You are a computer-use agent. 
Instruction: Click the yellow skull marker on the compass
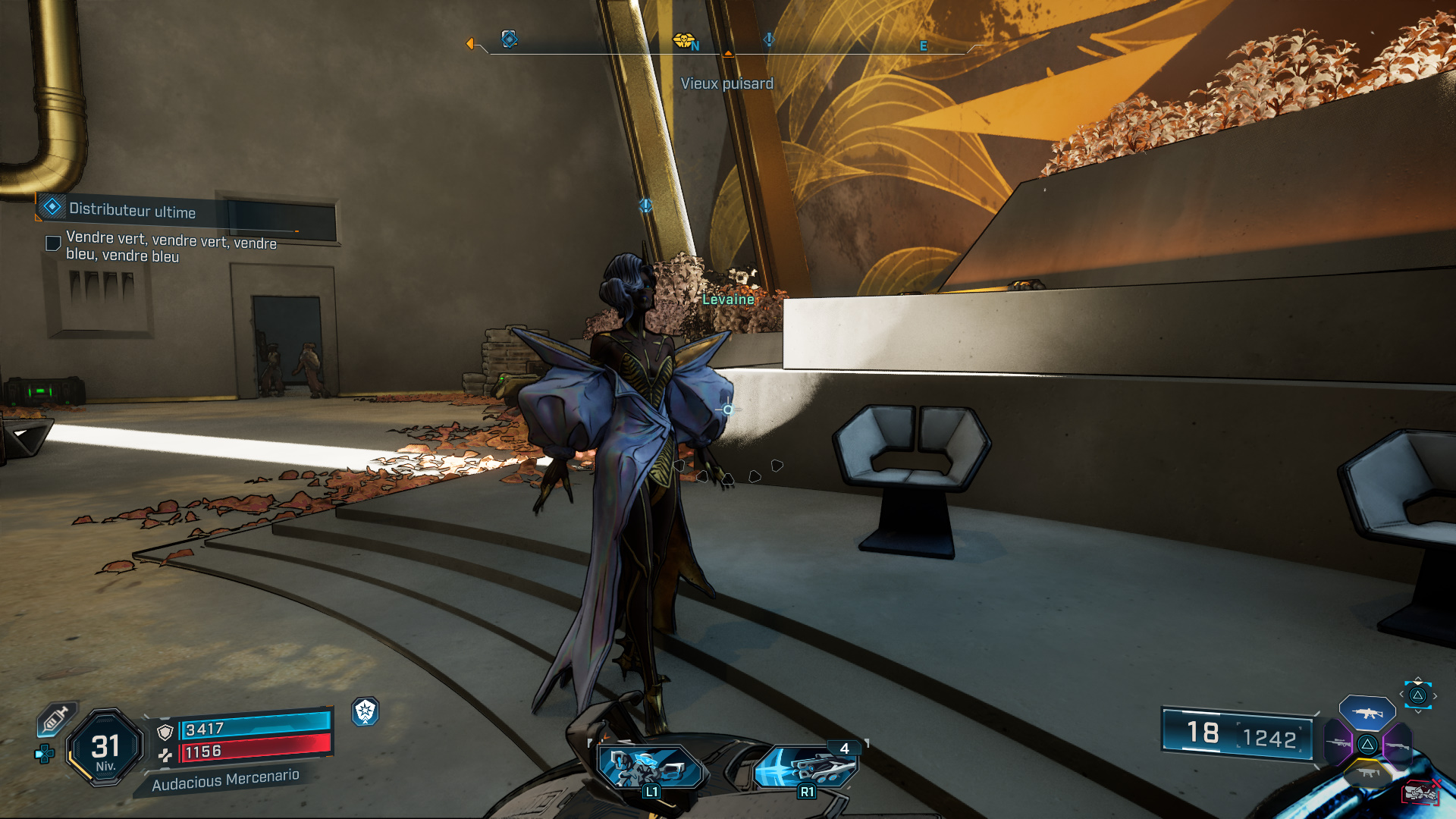tap(683, 40)
